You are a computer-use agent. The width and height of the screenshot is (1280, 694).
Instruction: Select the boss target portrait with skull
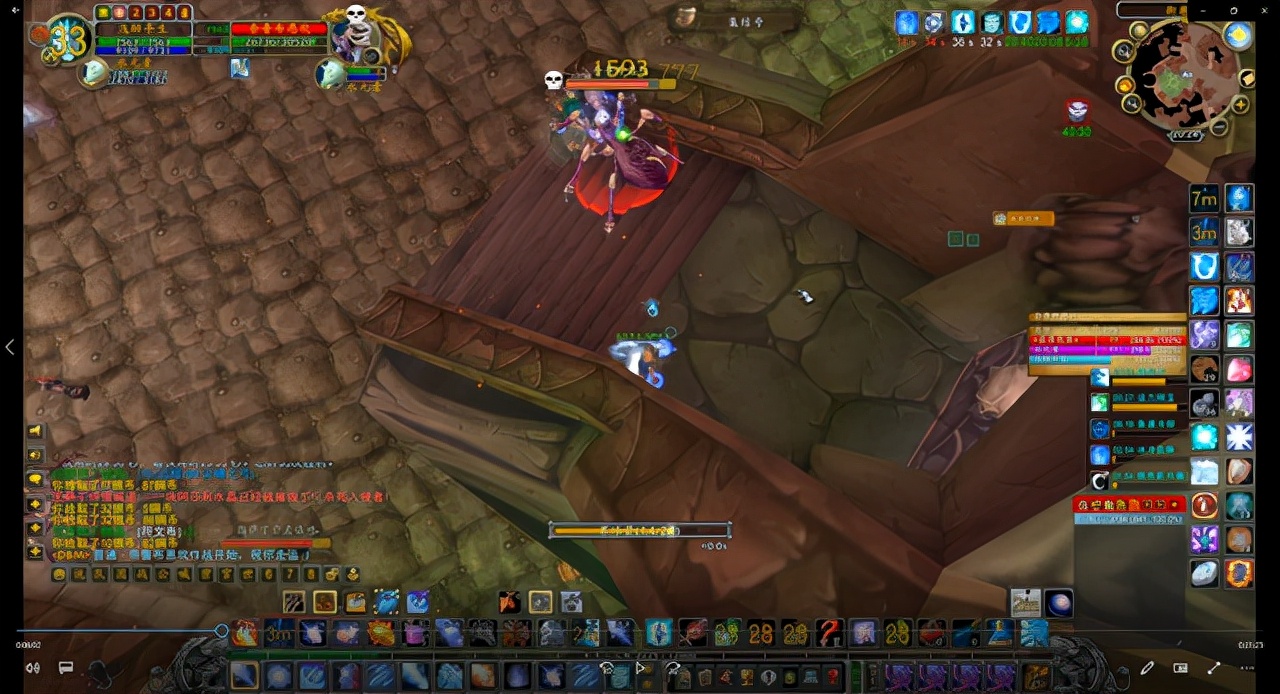357,33
